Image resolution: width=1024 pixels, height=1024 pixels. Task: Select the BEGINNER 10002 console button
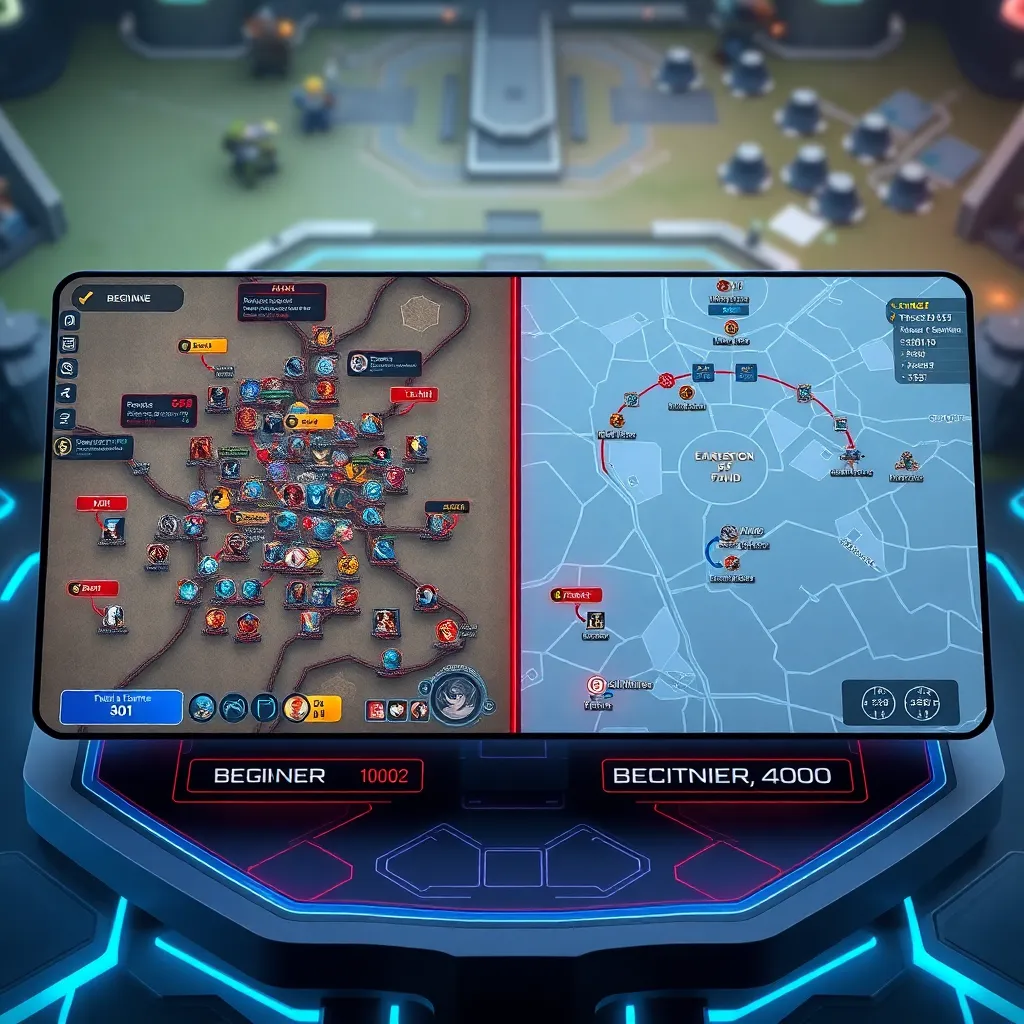297,775
